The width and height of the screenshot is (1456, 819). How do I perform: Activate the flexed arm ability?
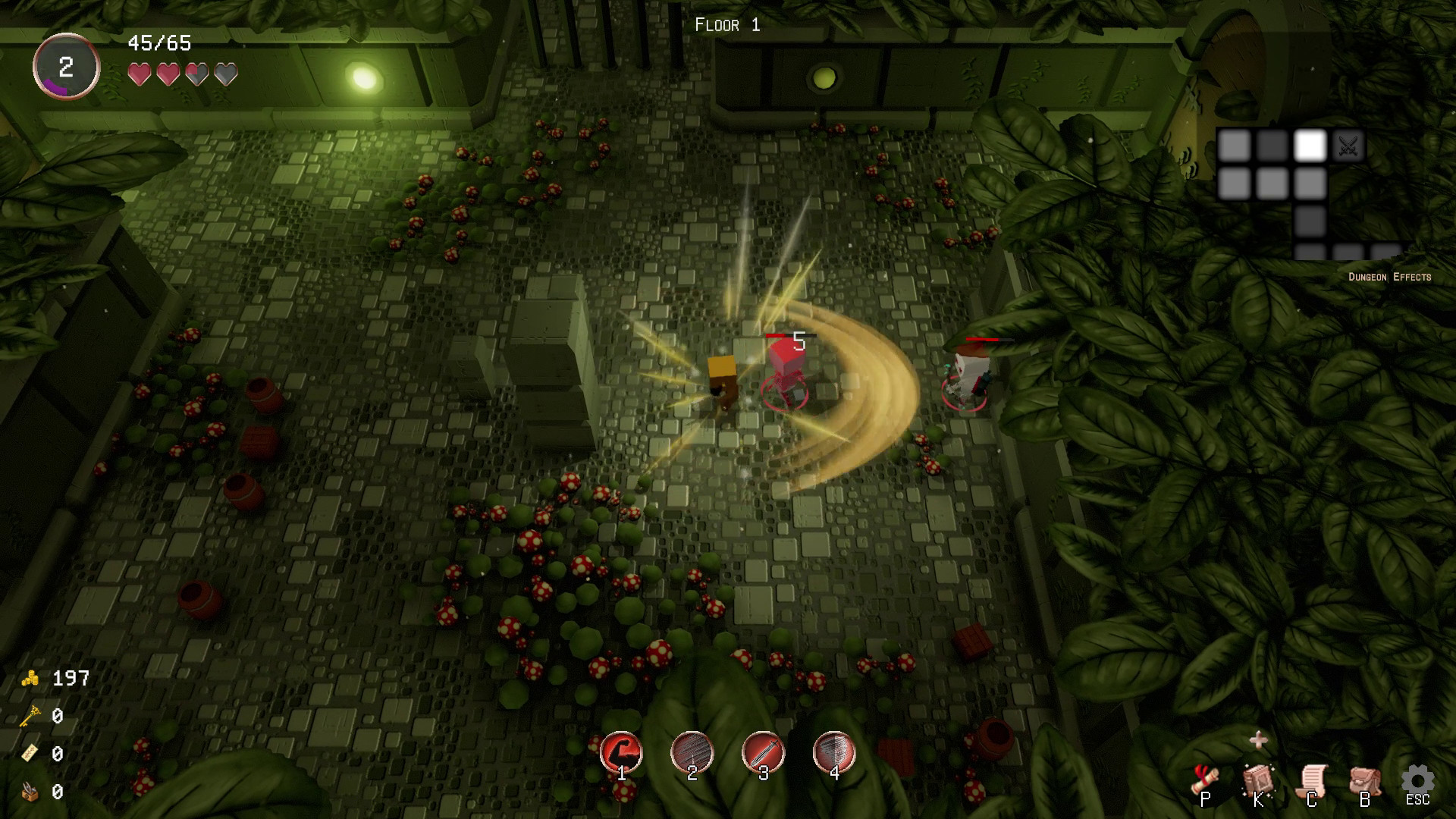point(621,752)
